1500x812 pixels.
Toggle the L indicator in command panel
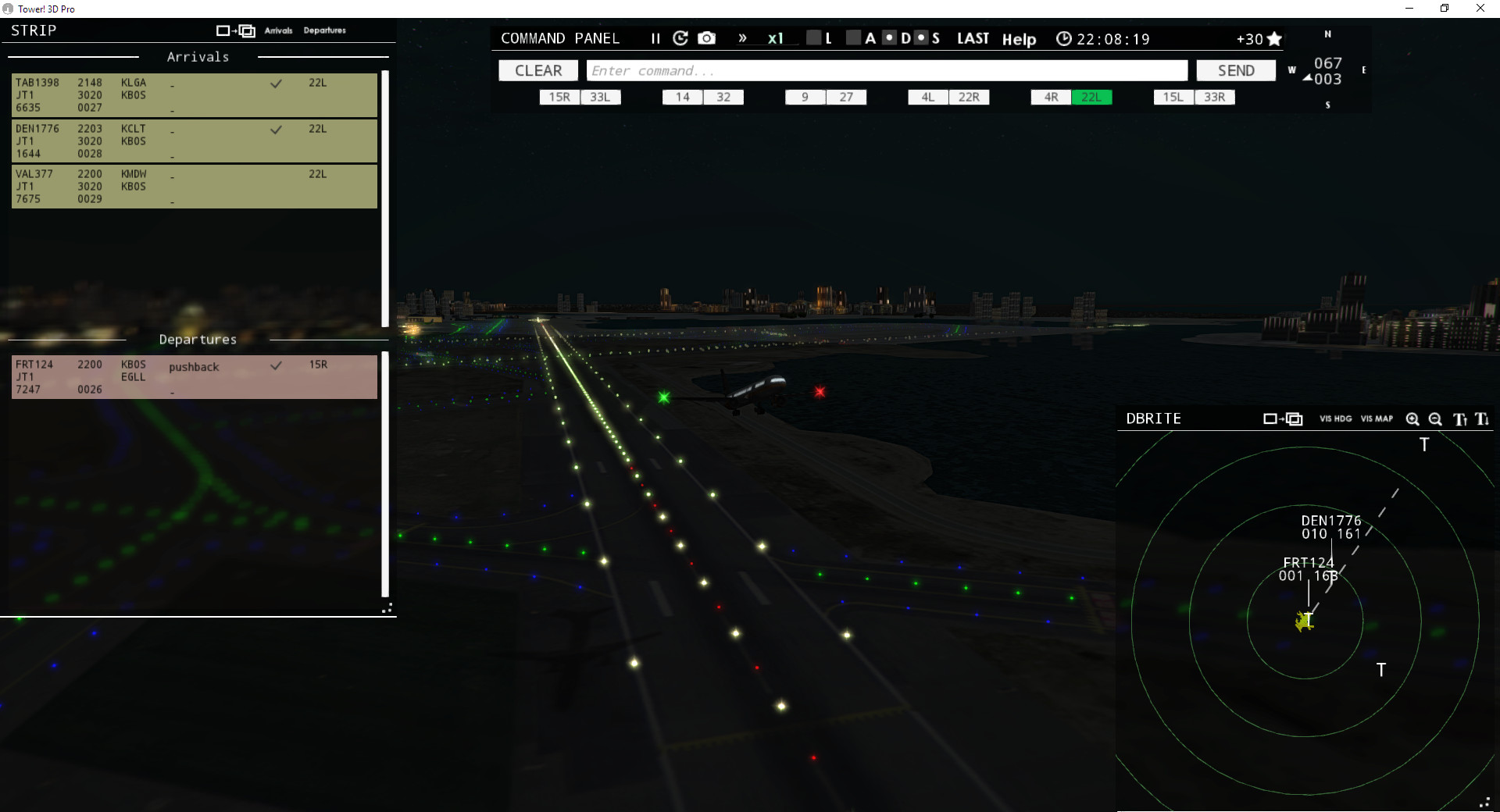click(x=813, y=37)
